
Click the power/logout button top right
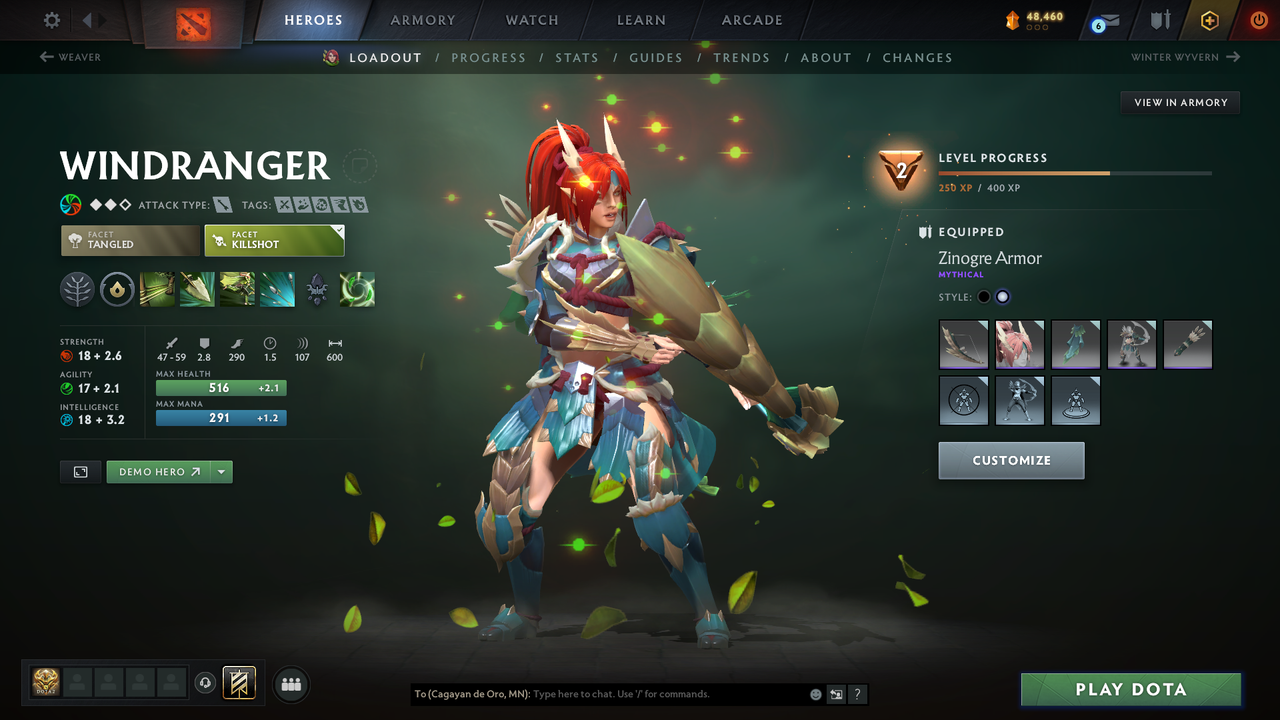point(1257,19)
